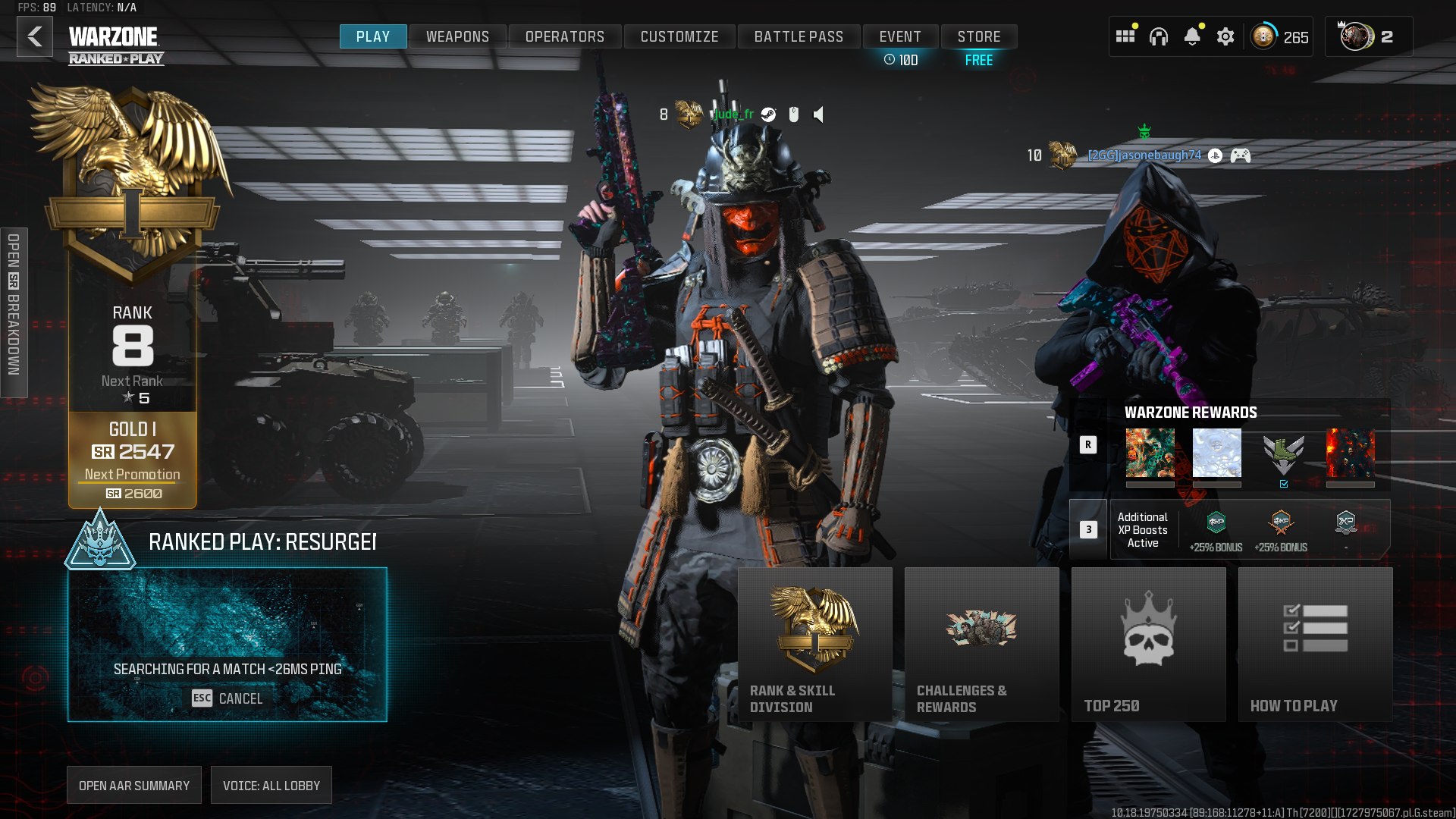Open Challenges & Rewards tile

point(982,644)
